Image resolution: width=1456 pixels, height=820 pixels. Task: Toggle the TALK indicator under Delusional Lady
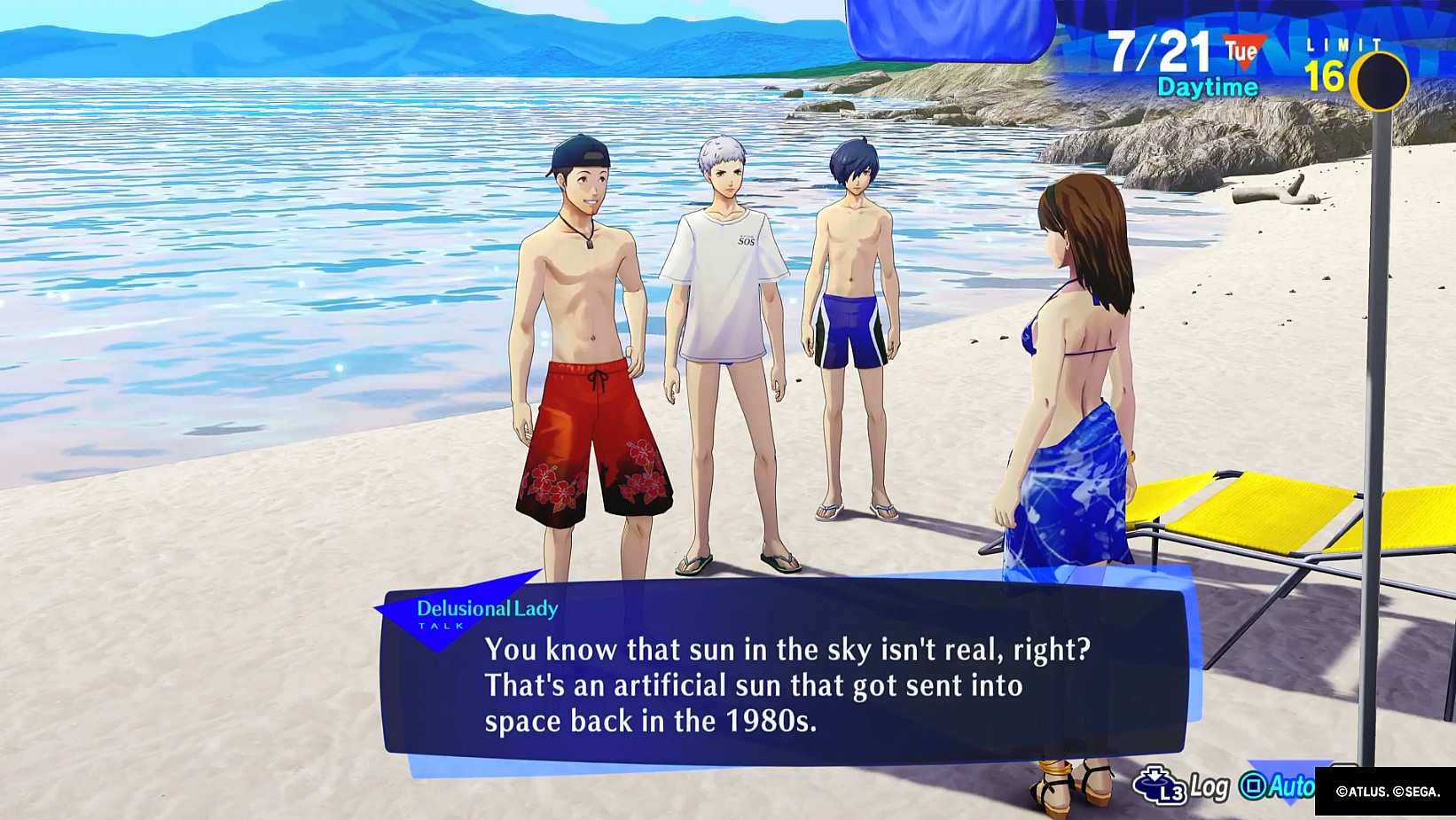coord(441,625)
